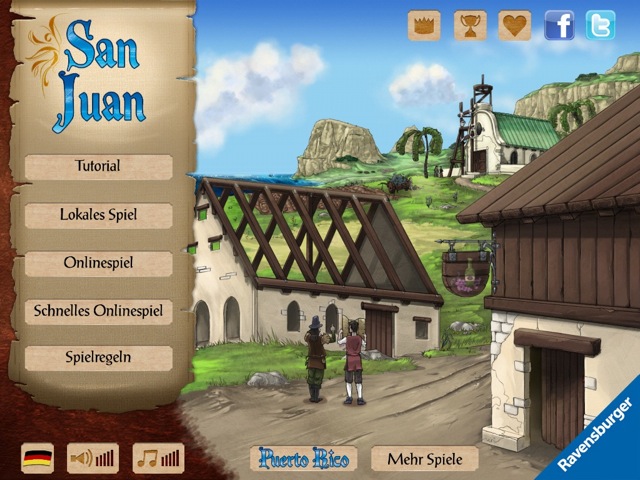Change language via the German flag

pos(38,458)
